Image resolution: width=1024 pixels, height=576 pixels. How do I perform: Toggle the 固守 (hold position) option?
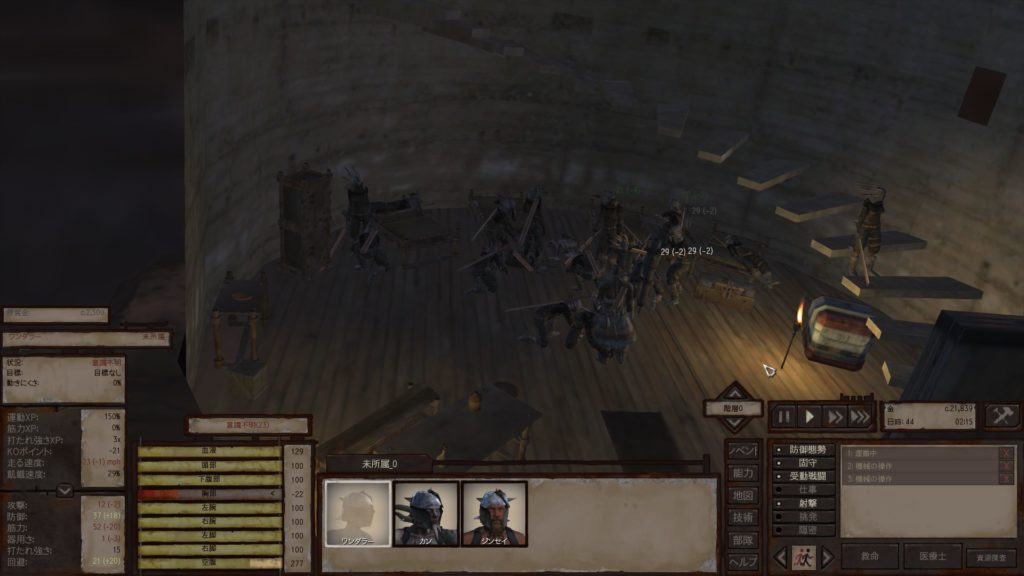tap(807, 465)
